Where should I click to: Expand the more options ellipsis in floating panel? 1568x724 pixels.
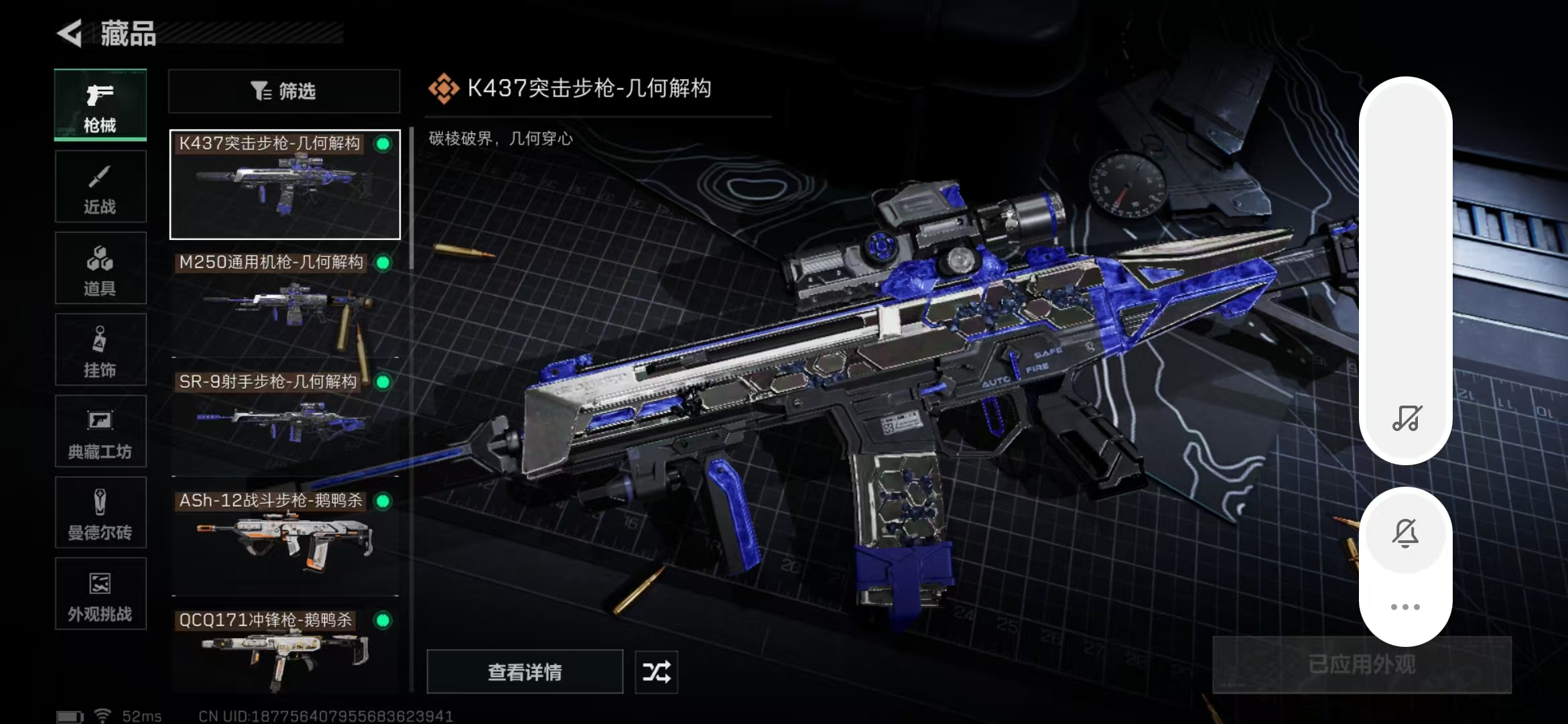(x=1407, y=607)
